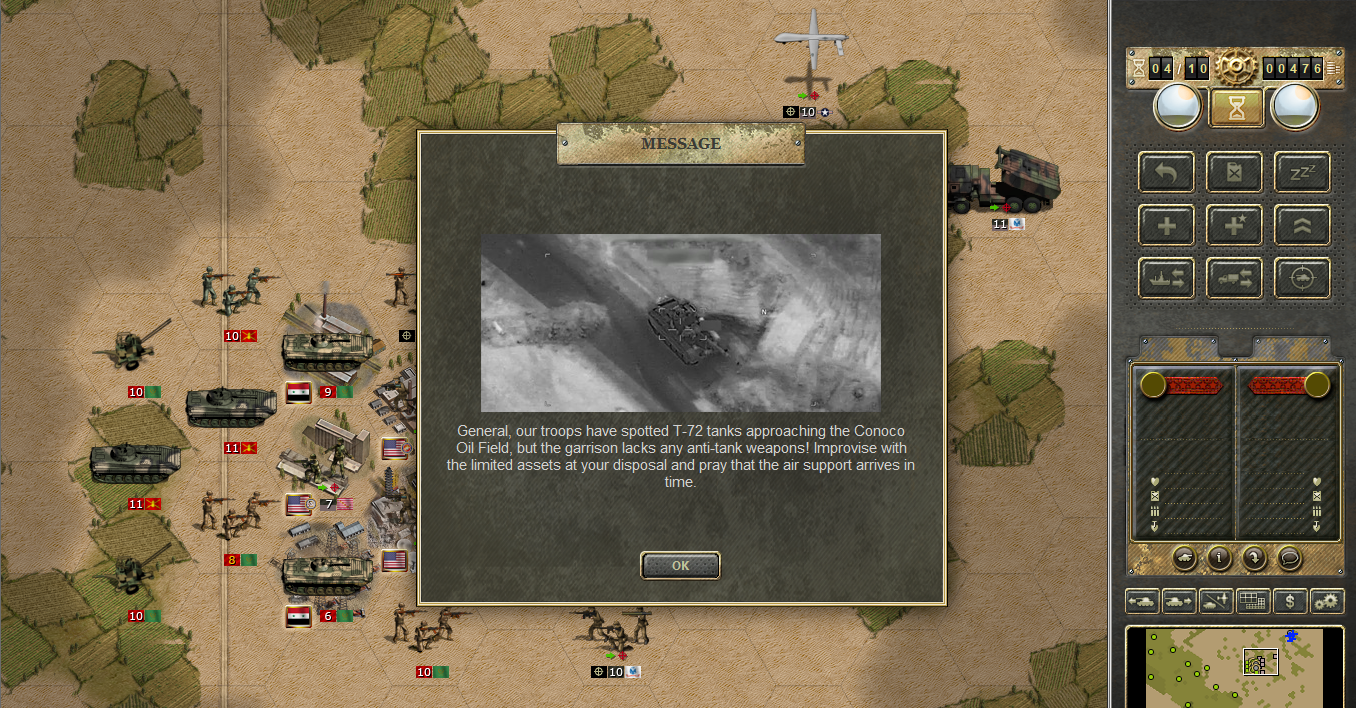Click the ship embark/disembark button

pos(1167,279)
